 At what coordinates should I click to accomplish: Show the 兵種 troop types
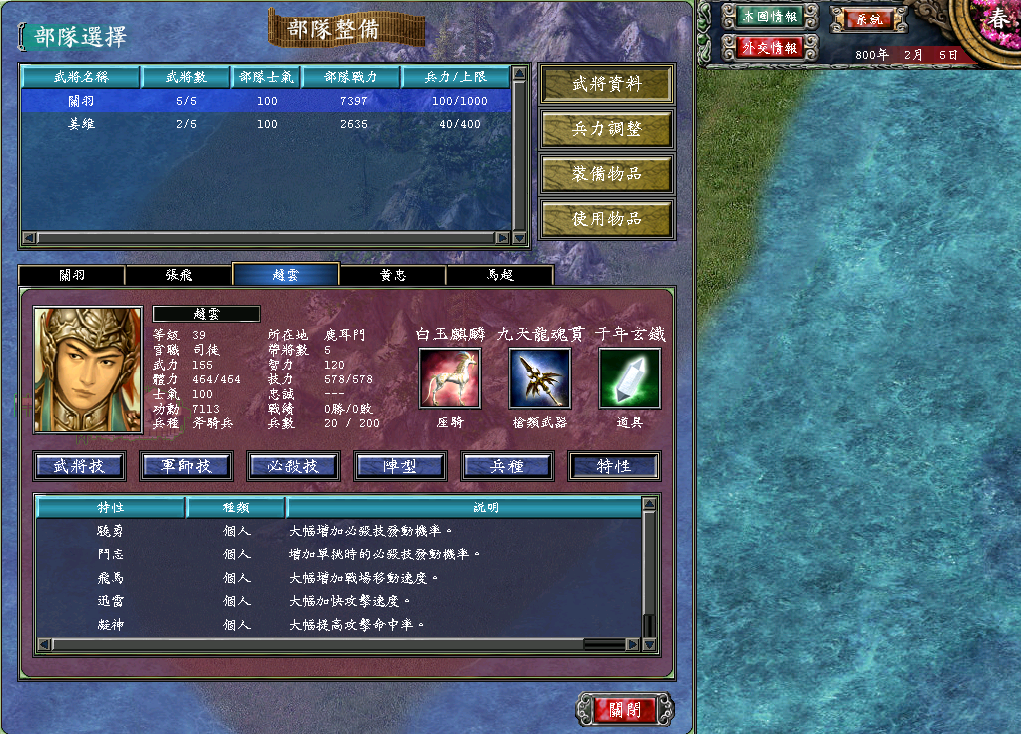pos(507,466)
